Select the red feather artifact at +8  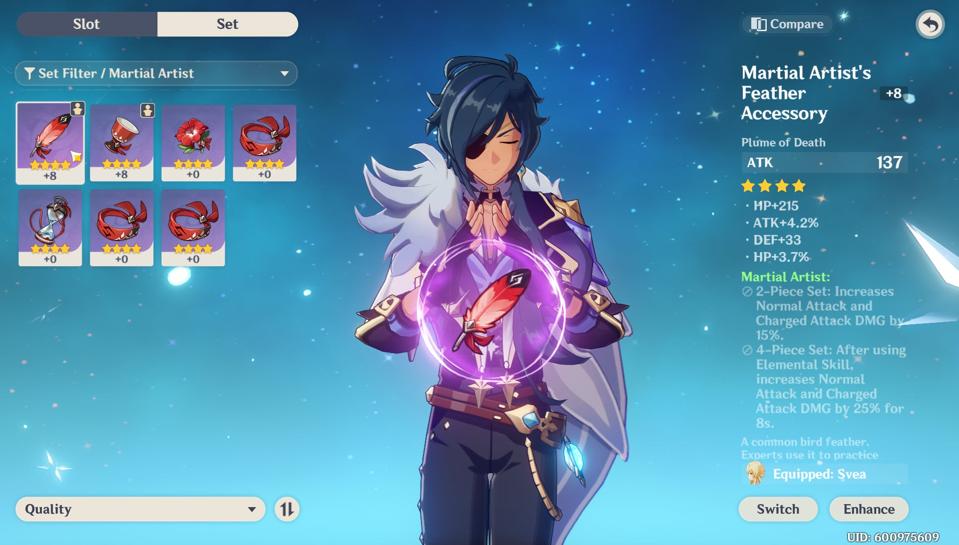pyautogui.click(x=50, y=142)
